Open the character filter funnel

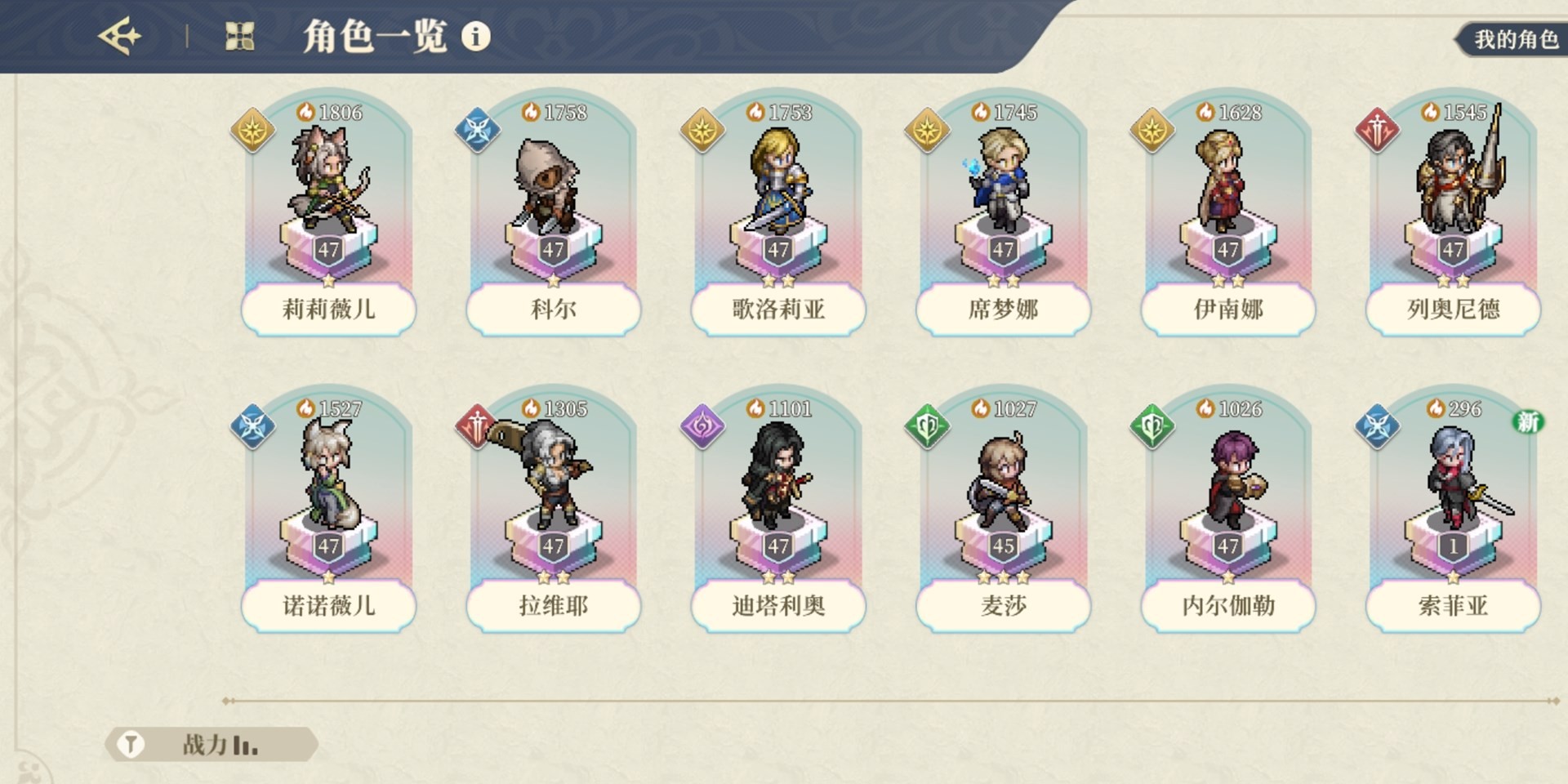131,745
